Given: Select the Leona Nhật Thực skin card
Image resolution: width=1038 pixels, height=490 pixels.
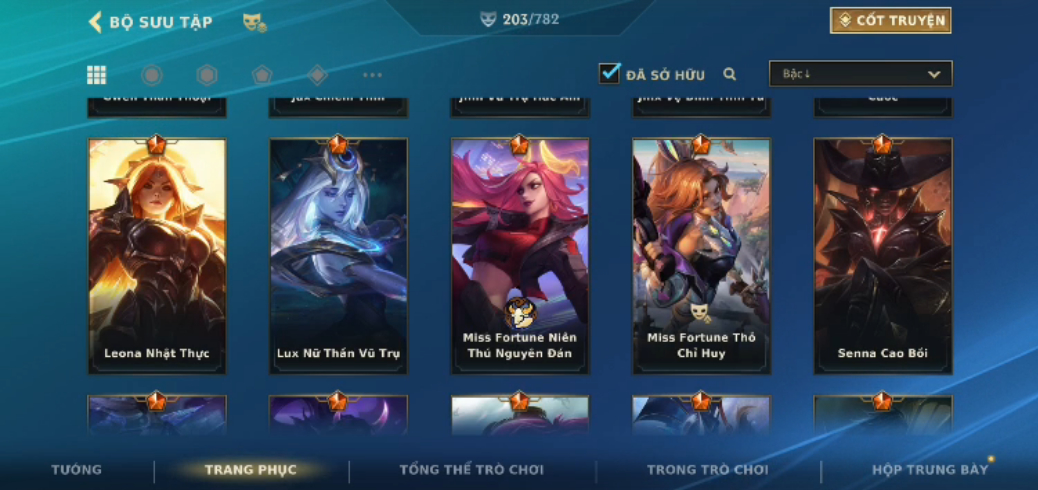Looking at the screenshot, I should (x=157, y=255).
